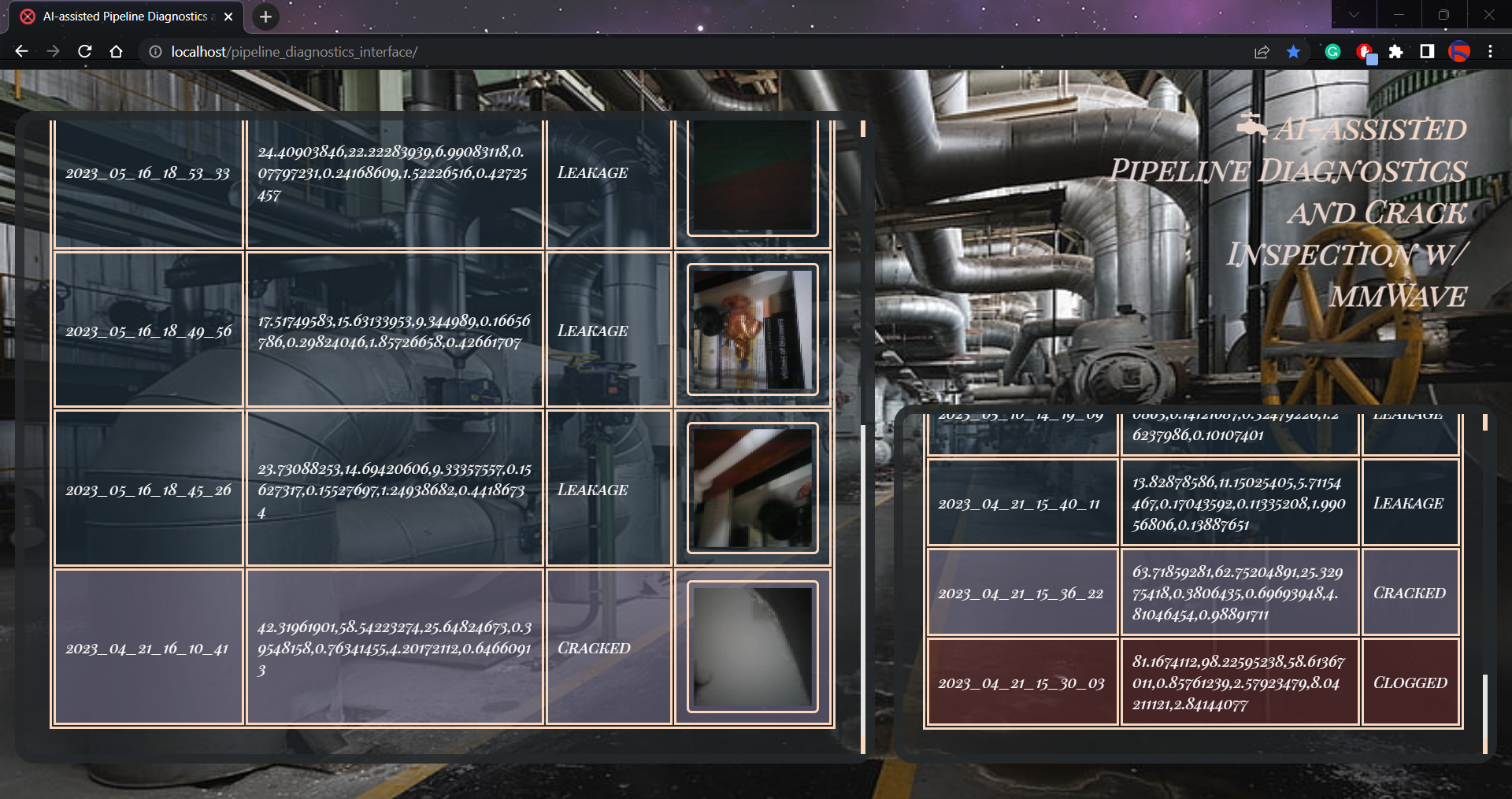1512x799 pixels.
Task: Open the browser side panel icon
Action: point(1426,52)
